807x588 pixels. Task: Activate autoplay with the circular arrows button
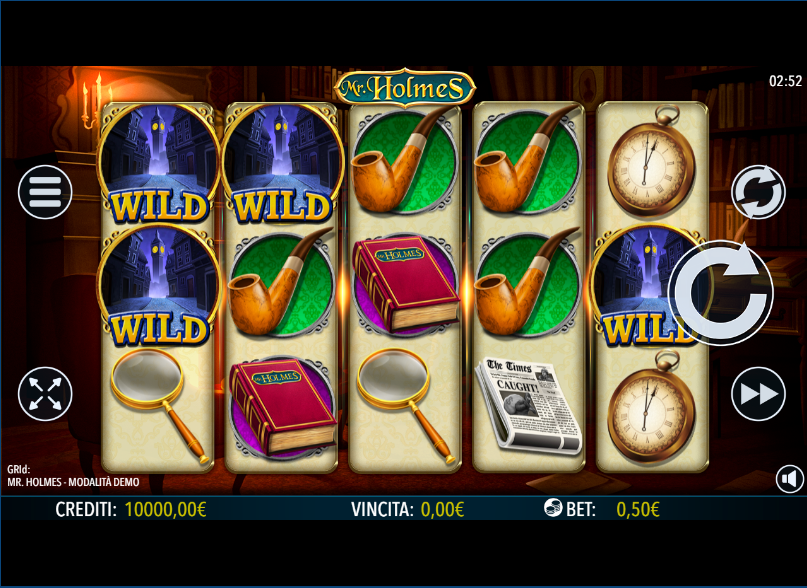coord(758,192)
